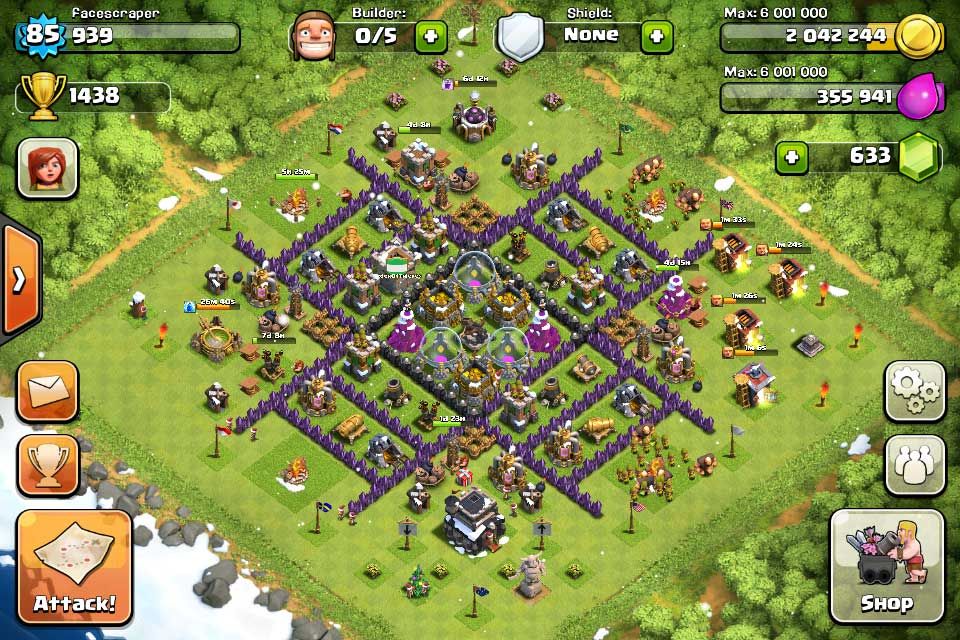Tap the pink elixir drop icon
The width and height of the screenshot is (960, 640).
(x=918, y=98)
